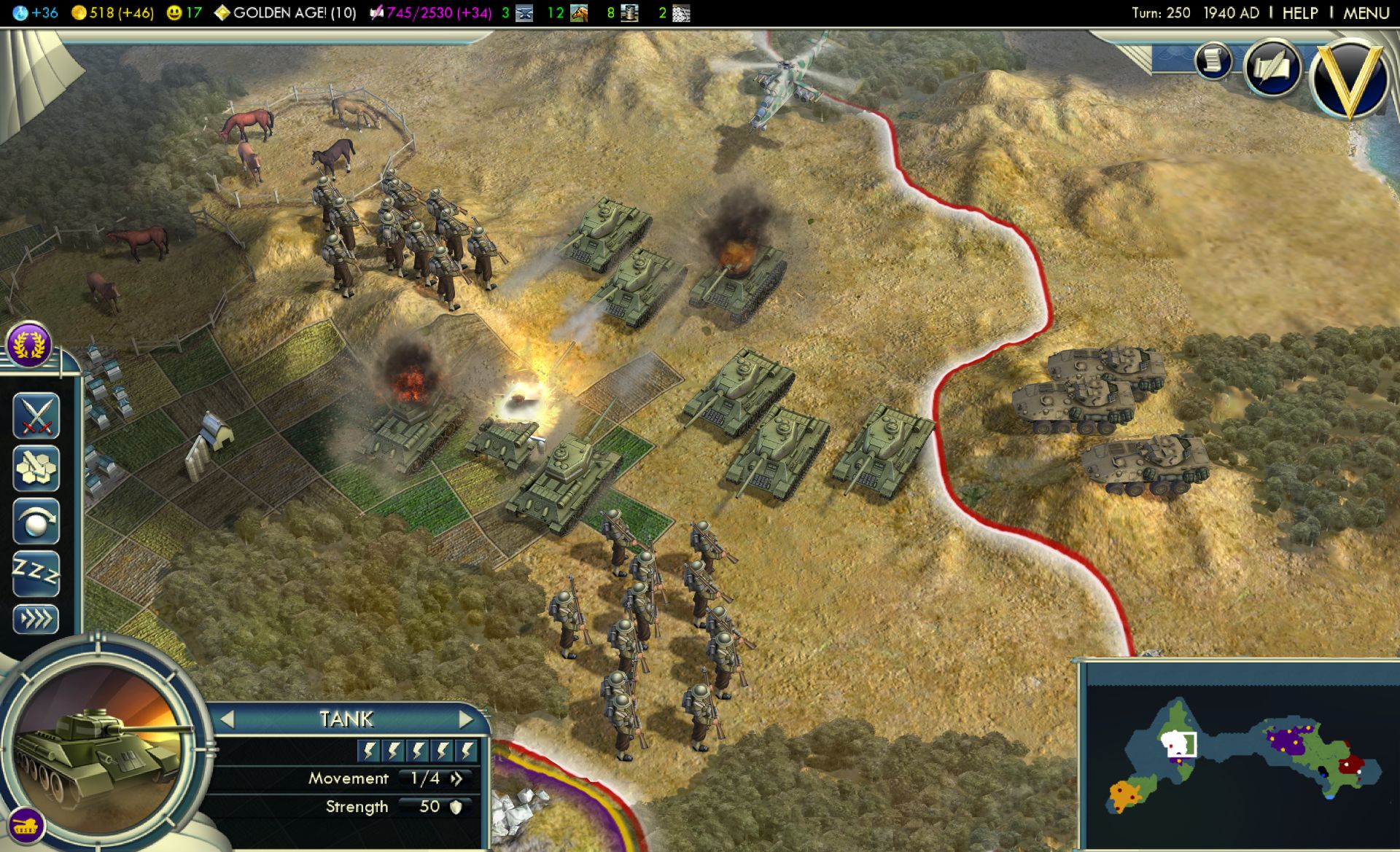Open the HELP civilopedia link
The height and width of the screenshot is (852, 1400).
point(1299,12)
